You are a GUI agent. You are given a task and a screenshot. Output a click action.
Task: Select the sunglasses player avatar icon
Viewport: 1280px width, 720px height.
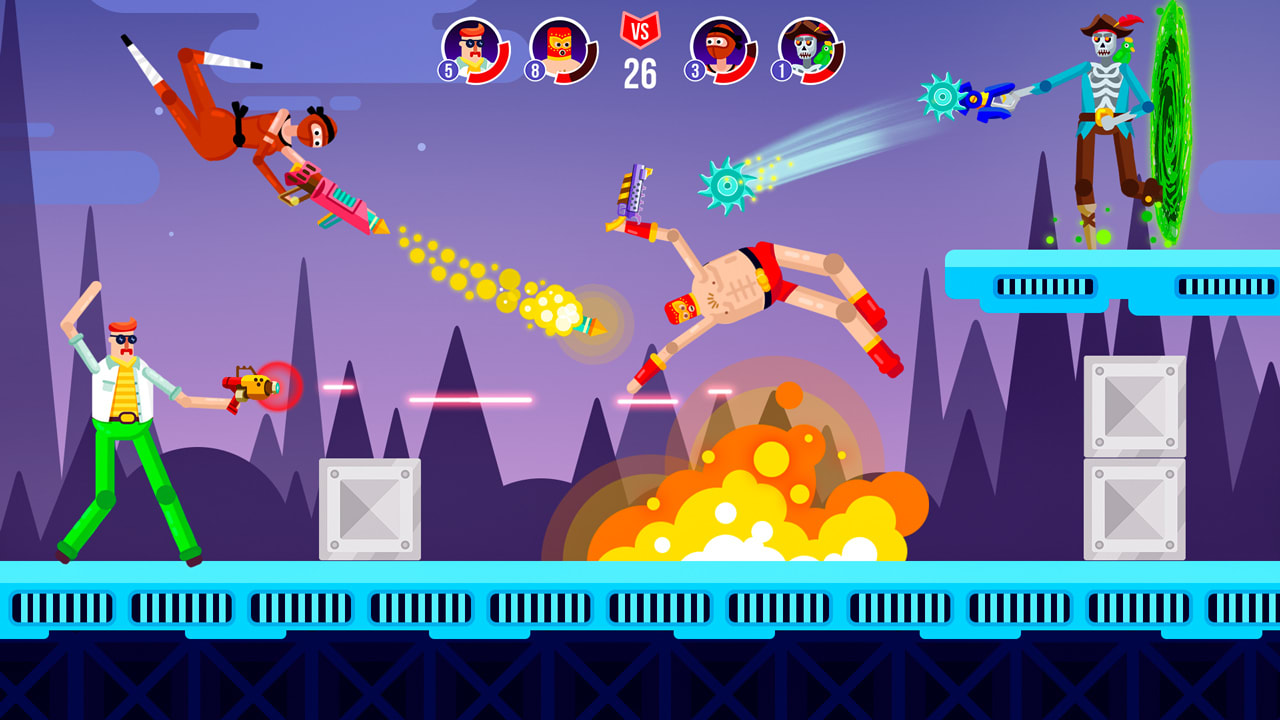click(470, 48)
